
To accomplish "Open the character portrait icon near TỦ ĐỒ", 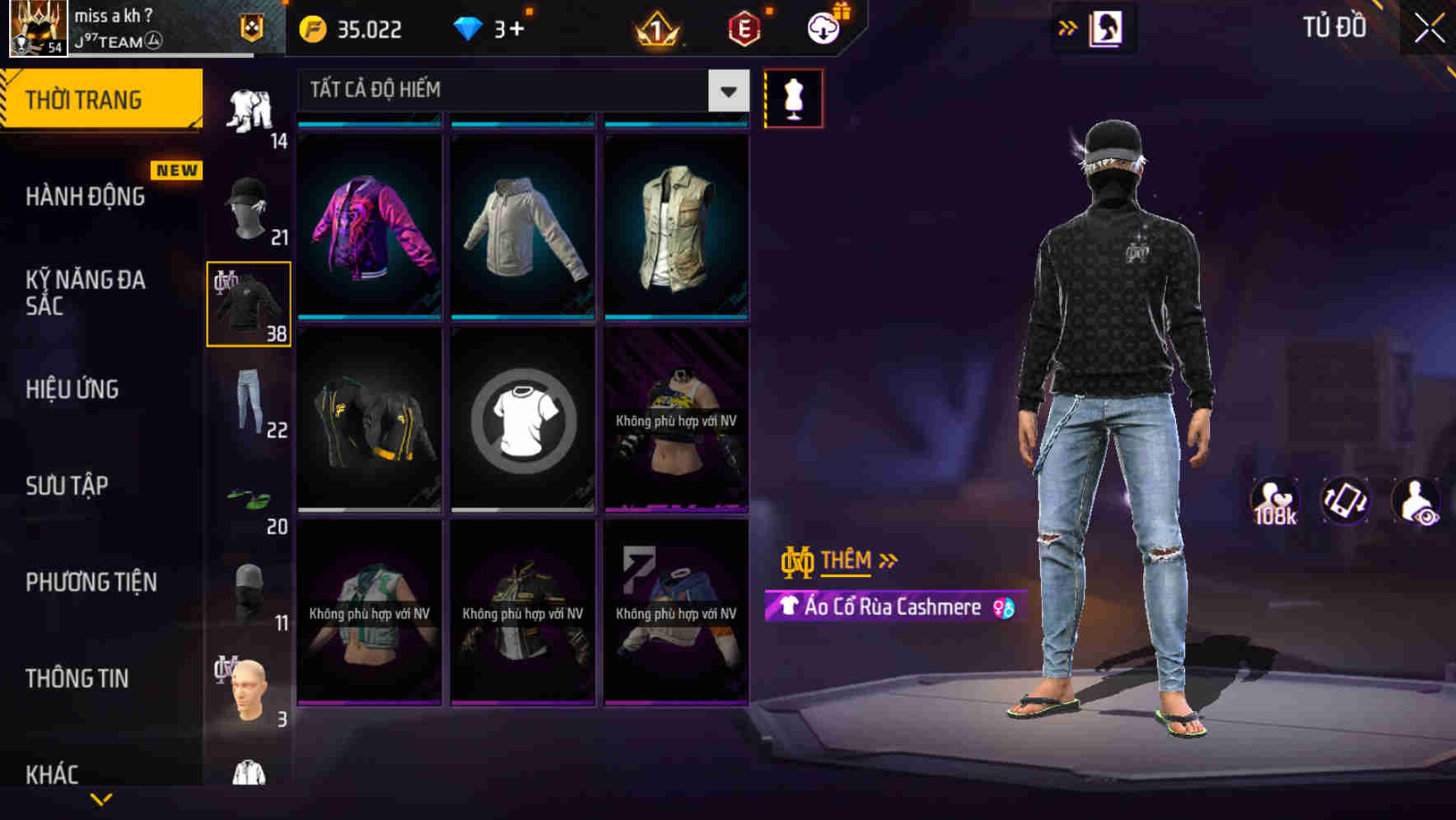I will (x=1108, y=27).
